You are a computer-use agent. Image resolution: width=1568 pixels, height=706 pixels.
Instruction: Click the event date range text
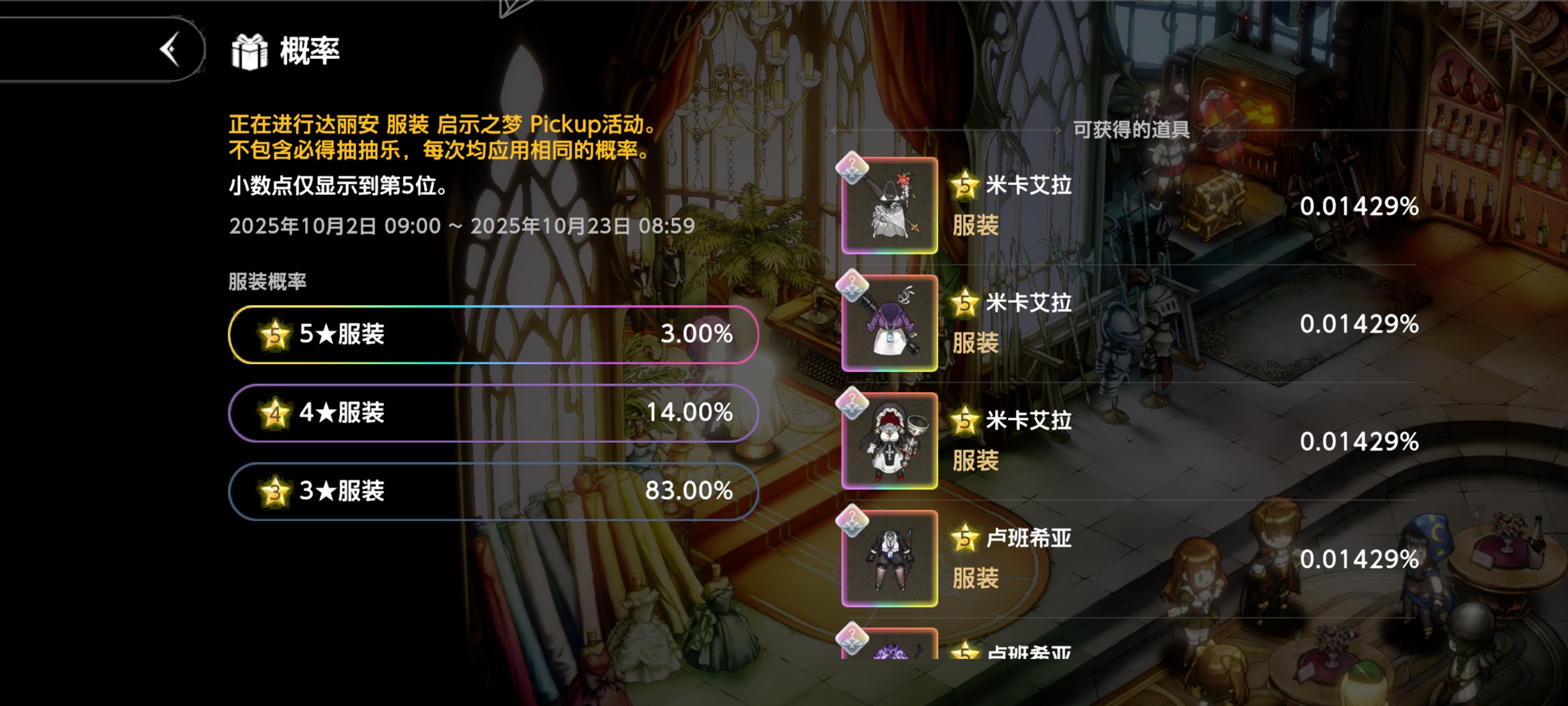click(x=461, y=225)
